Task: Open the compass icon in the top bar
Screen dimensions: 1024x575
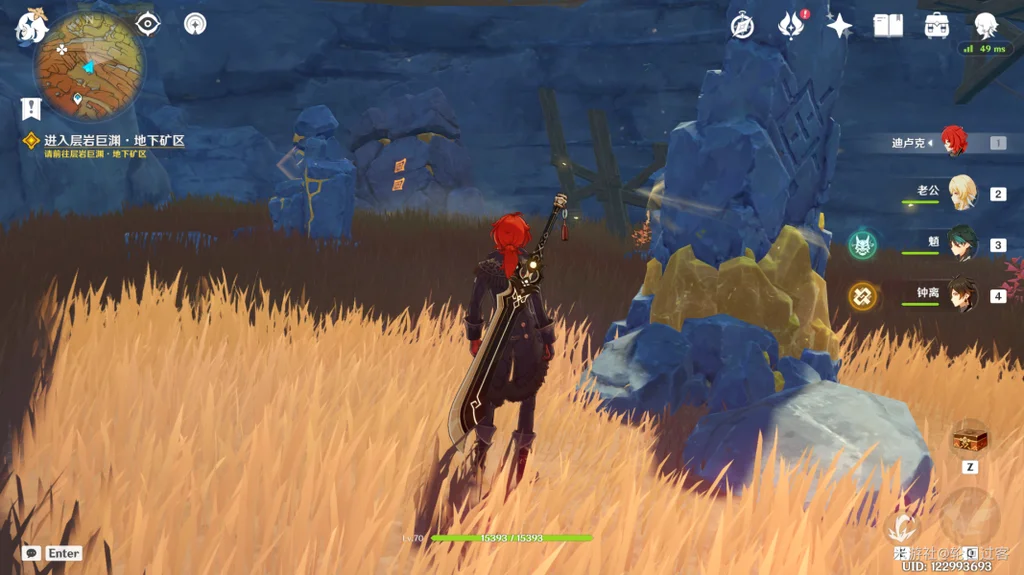Action: coord(742,26)
